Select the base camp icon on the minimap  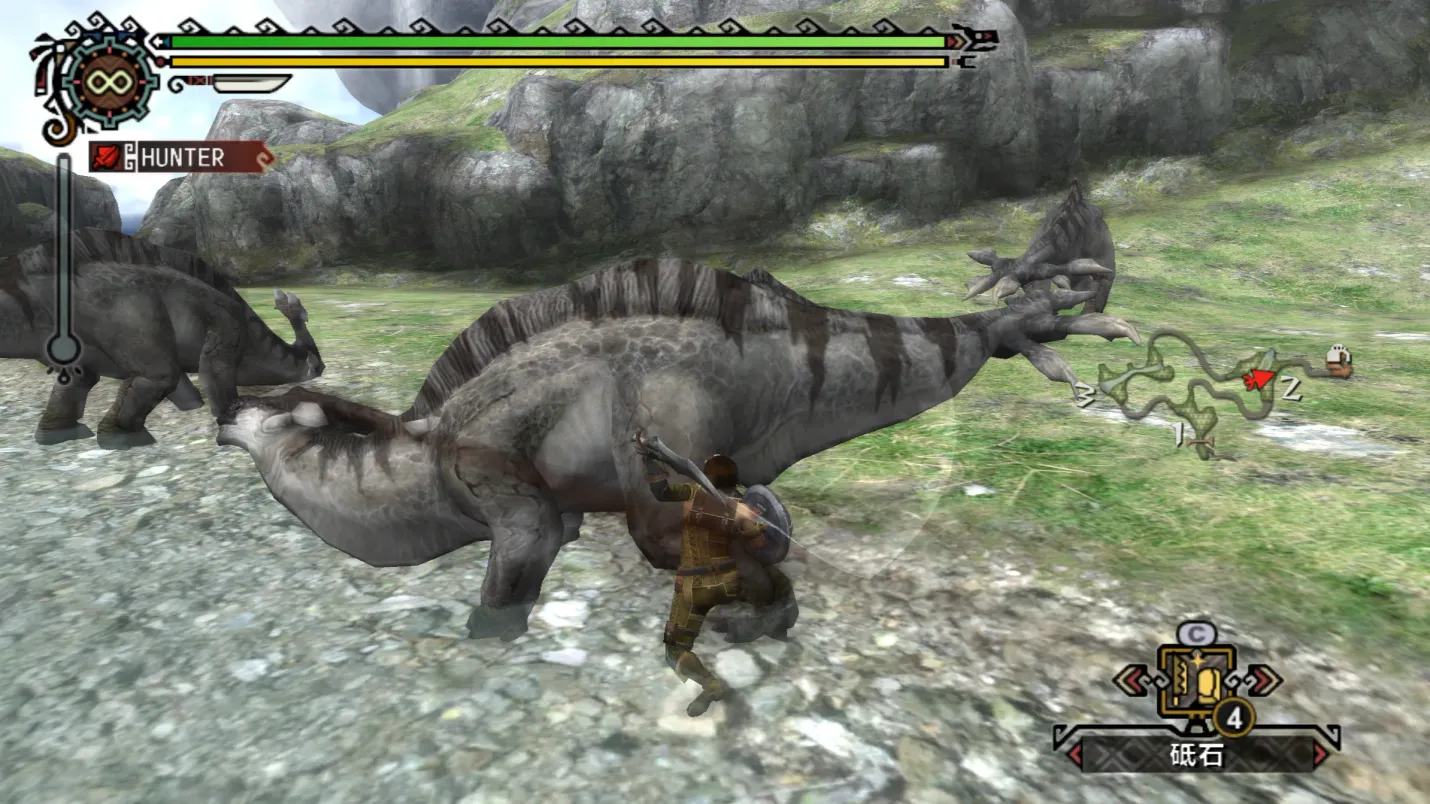pos(1337,362)
